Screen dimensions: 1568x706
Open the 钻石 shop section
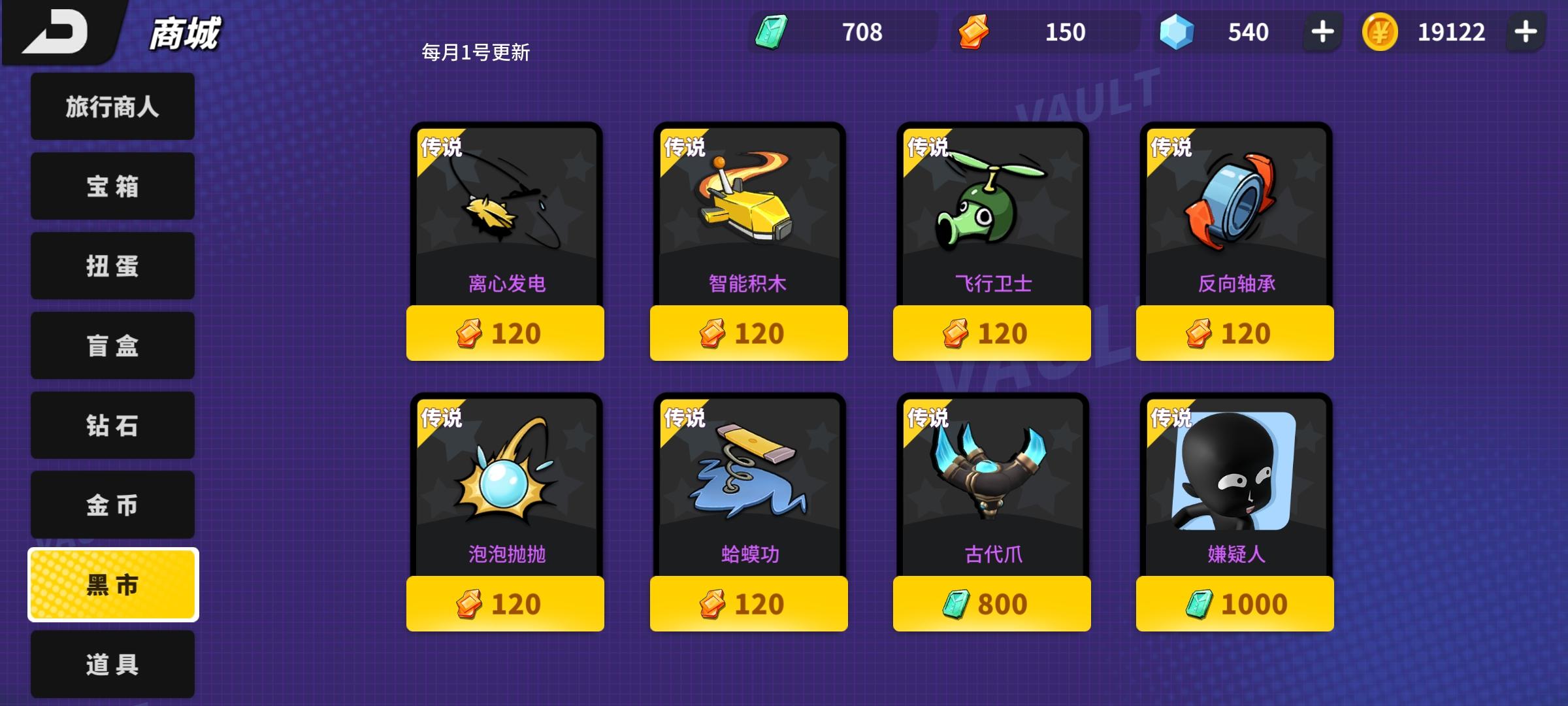(x=111, y=425)
